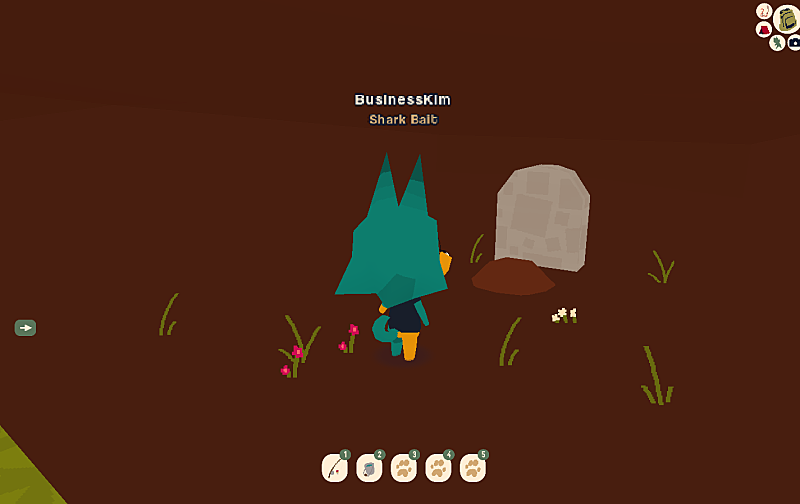
Task: Click the red squiggle icon beside the backpack
Action: coord(764,11)
